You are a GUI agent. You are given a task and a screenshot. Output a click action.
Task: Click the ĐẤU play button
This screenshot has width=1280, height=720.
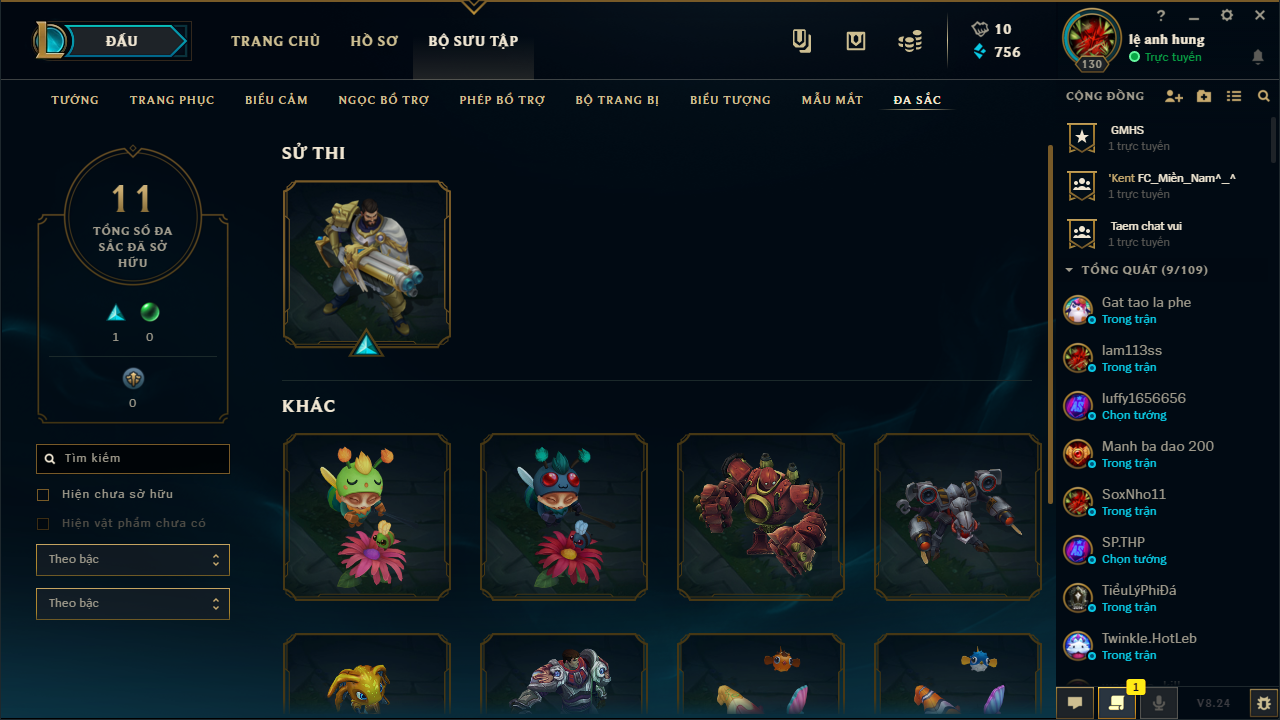click(122, 41)
